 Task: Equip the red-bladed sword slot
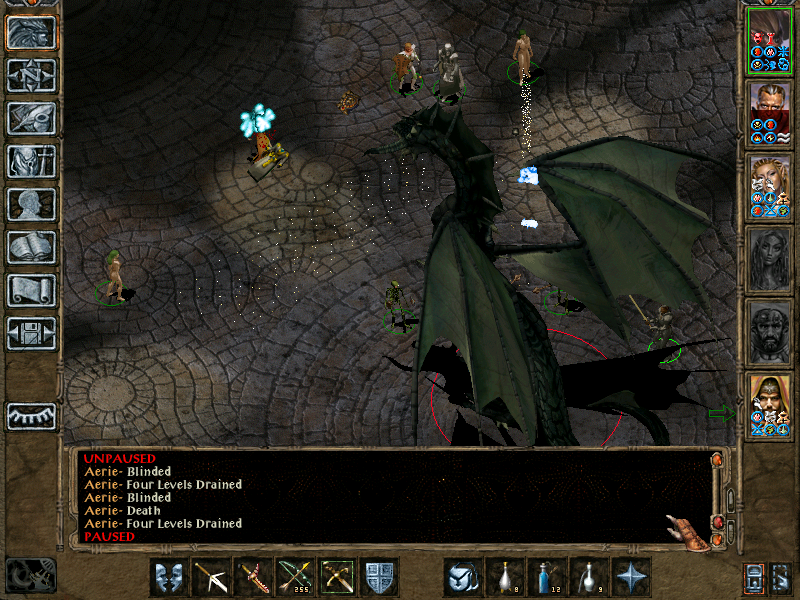pos(253,577)
